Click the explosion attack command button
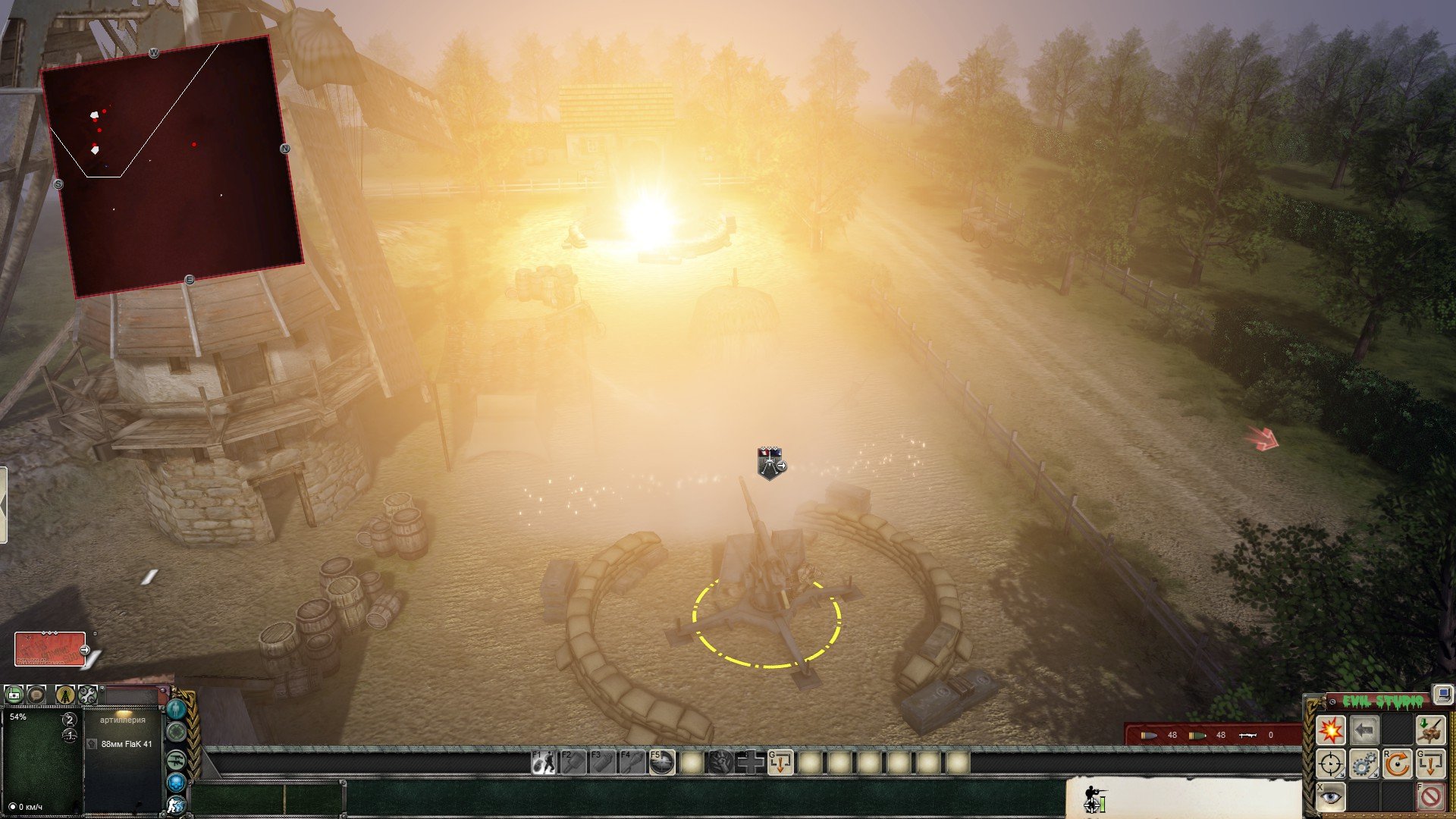Viewport: 1456px width, 819px height. coord(1330,730)
